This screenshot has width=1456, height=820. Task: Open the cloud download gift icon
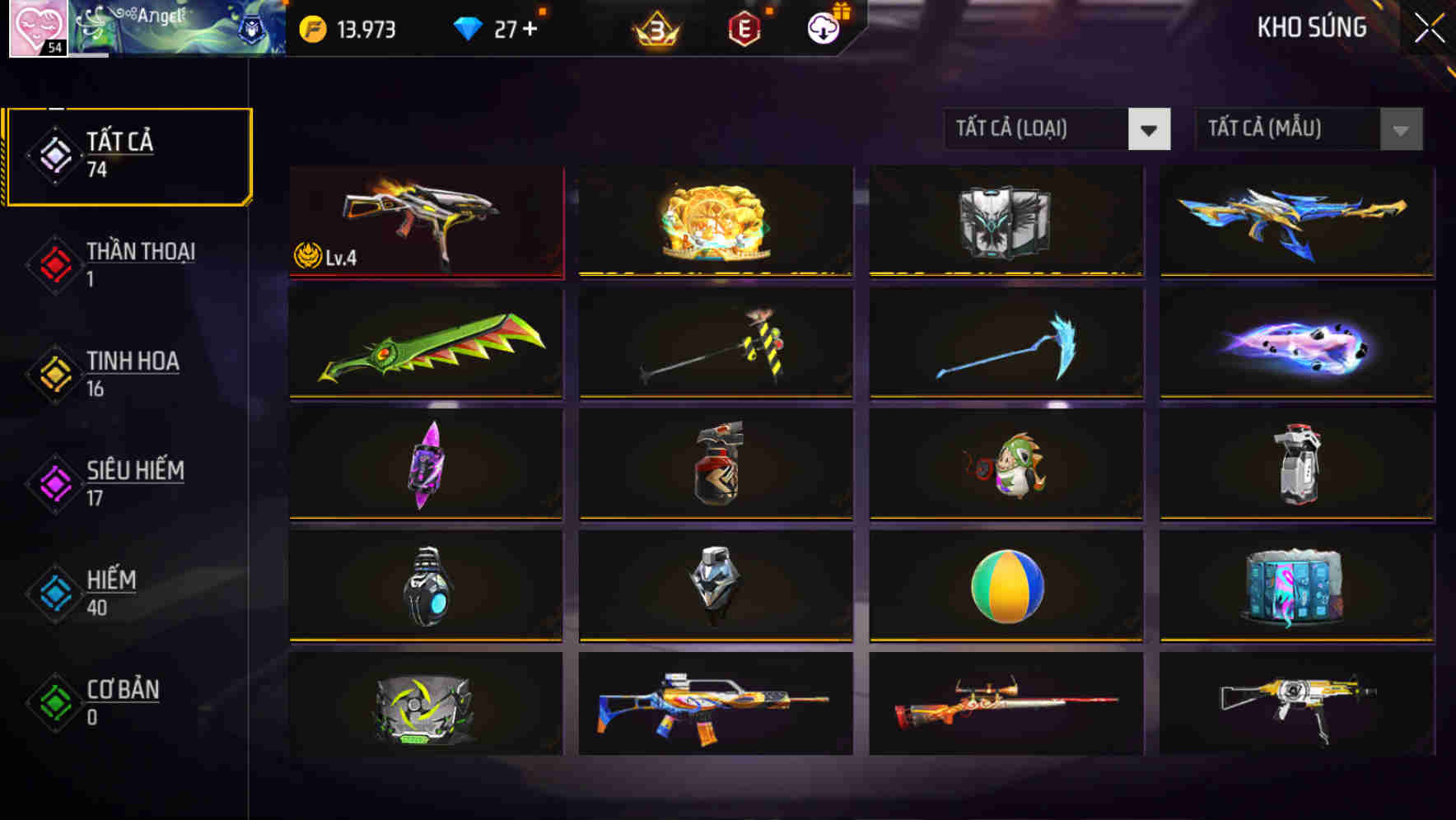821,27
